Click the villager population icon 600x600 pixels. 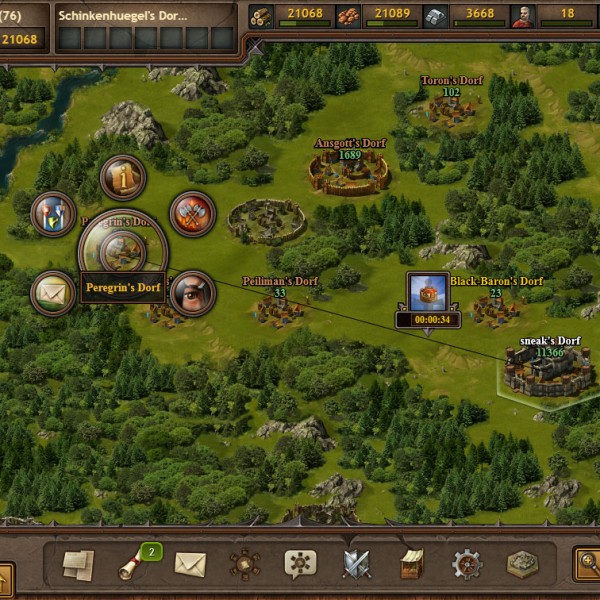523,16
